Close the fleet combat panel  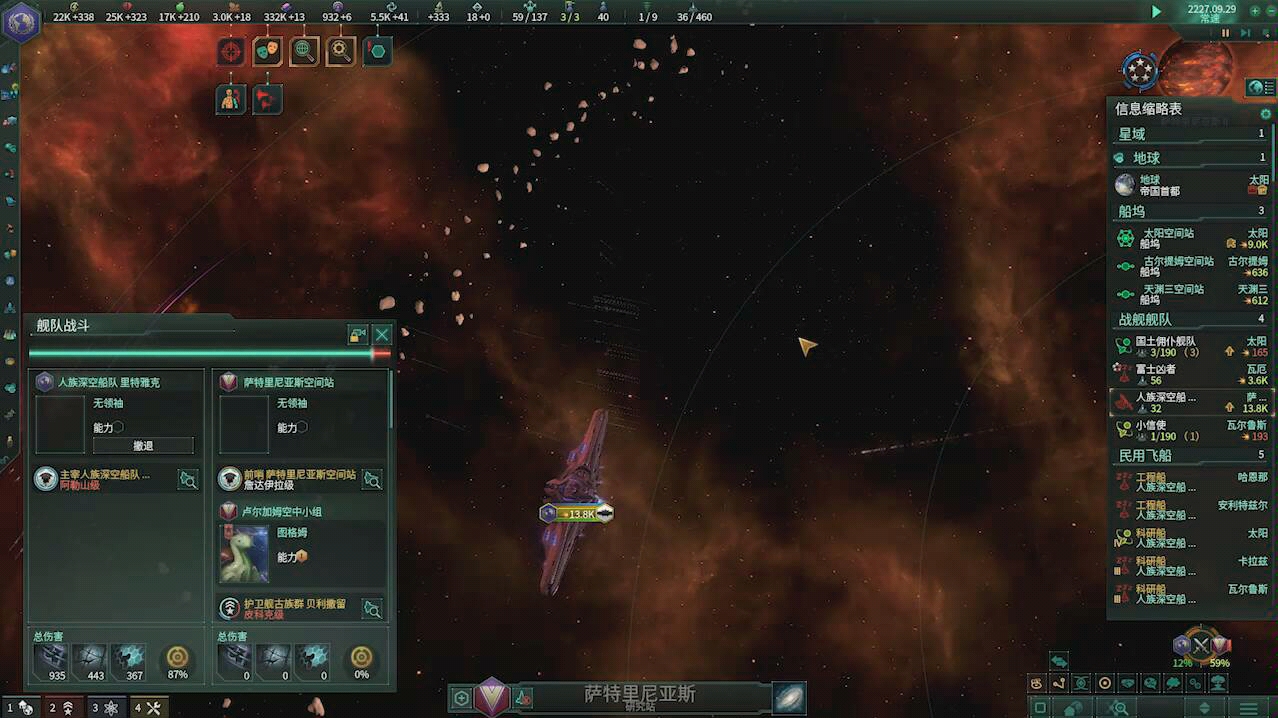[381, 335]
